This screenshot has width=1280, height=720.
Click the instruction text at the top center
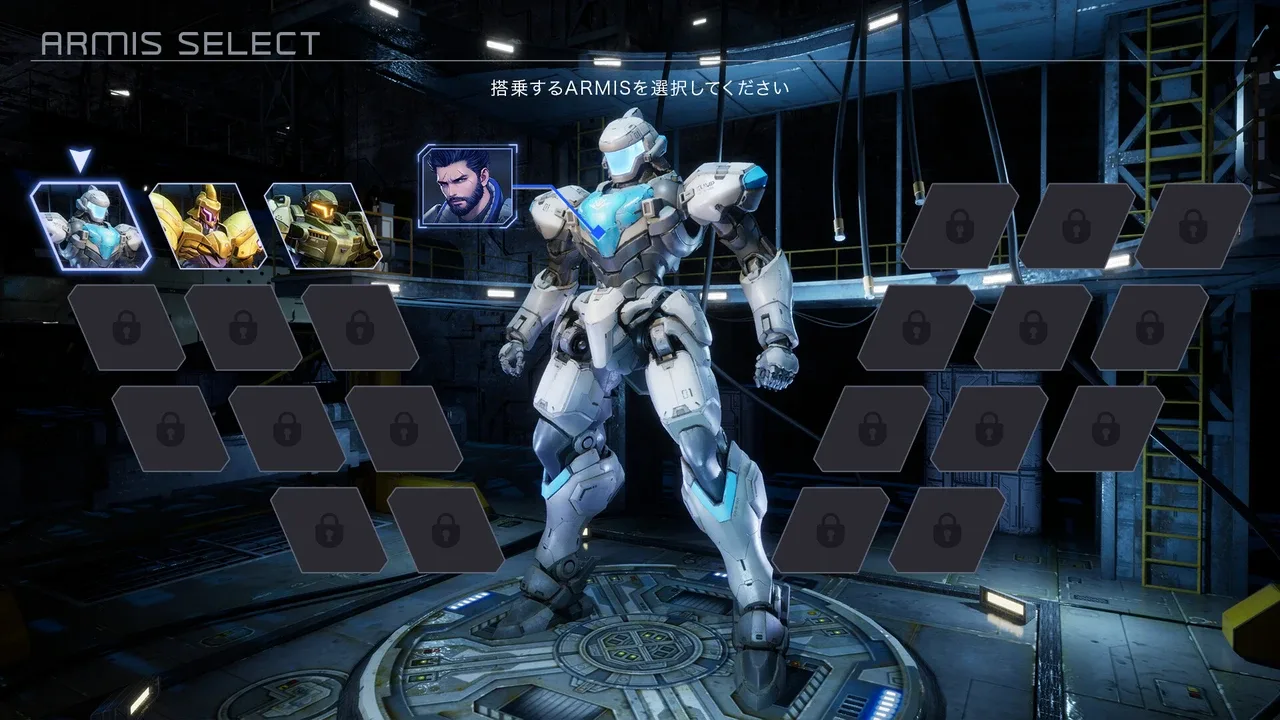coord(638,87)
